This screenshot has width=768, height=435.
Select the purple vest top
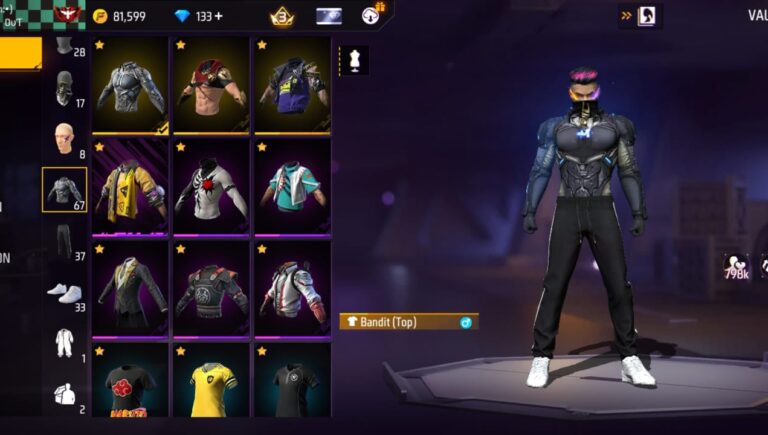click(x=292, y=86)
